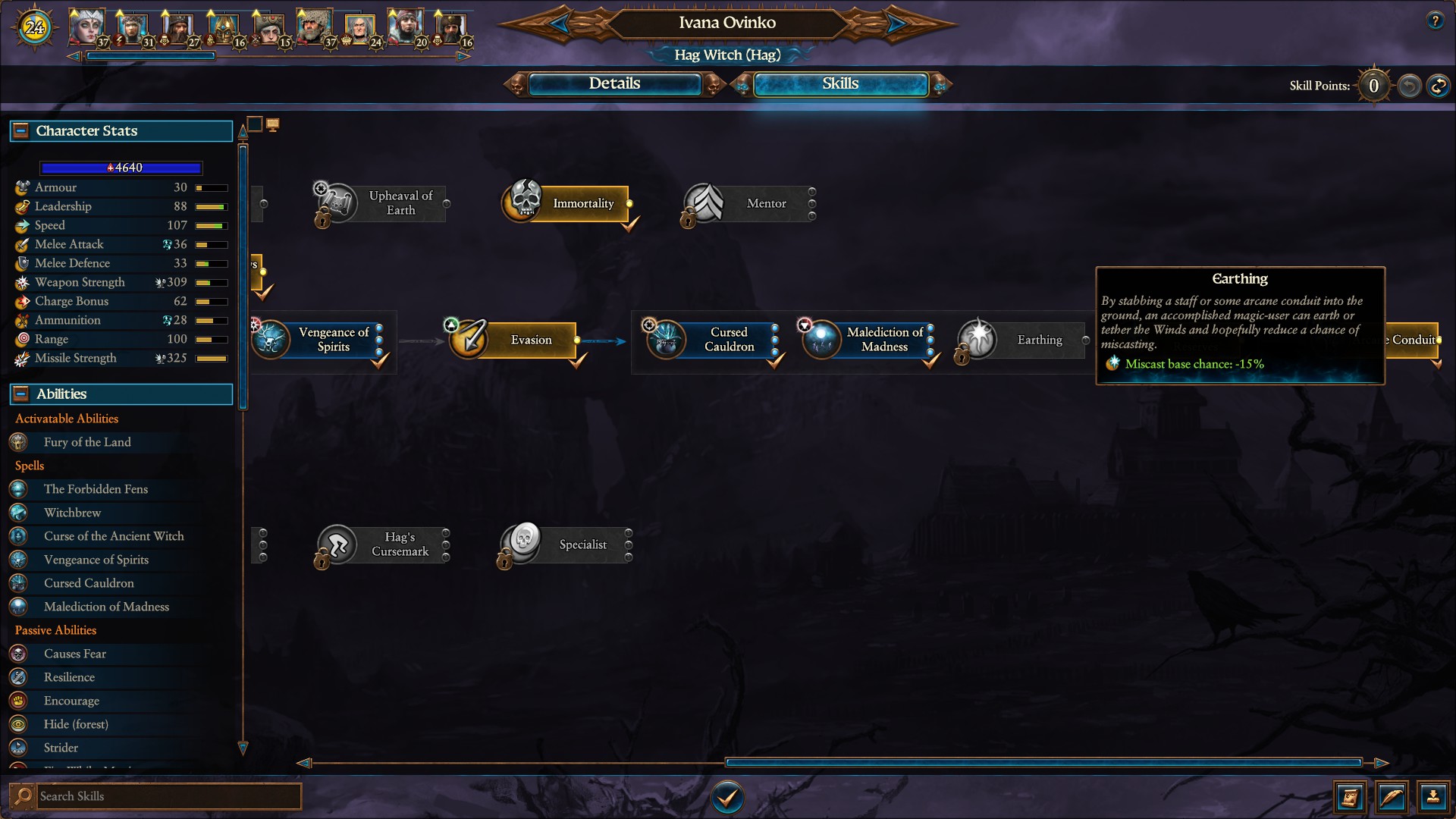Confirm with the checkmark button at bottom

(728, 798)
